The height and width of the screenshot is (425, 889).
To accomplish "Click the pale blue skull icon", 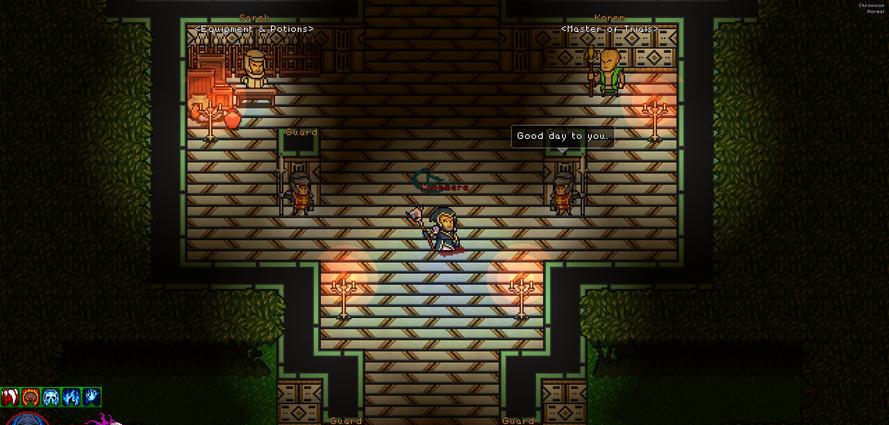I will [x=51, y=398].
